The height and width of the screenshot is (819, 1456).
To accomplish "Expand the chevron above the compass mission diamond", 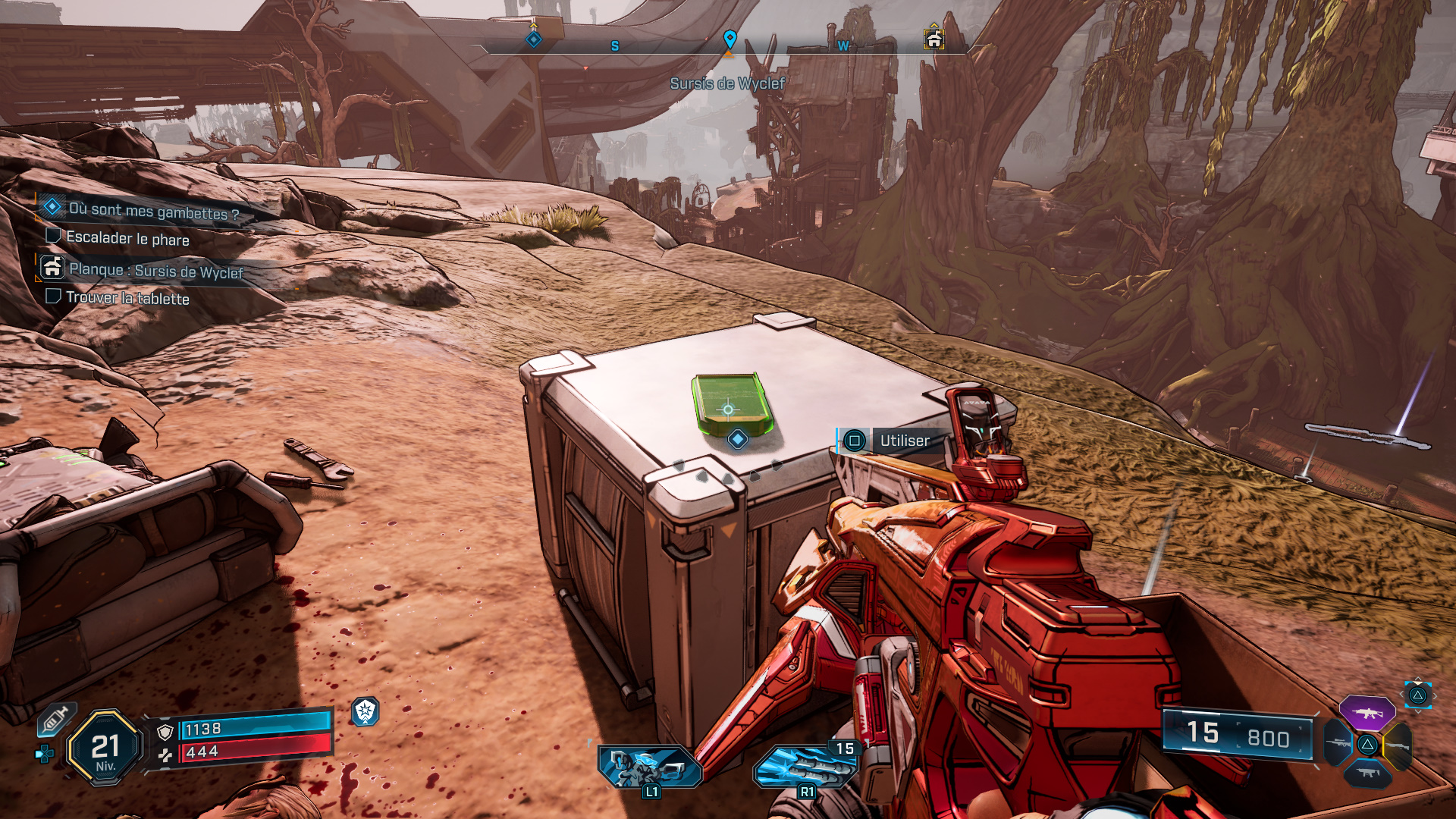I will point(533,25).
